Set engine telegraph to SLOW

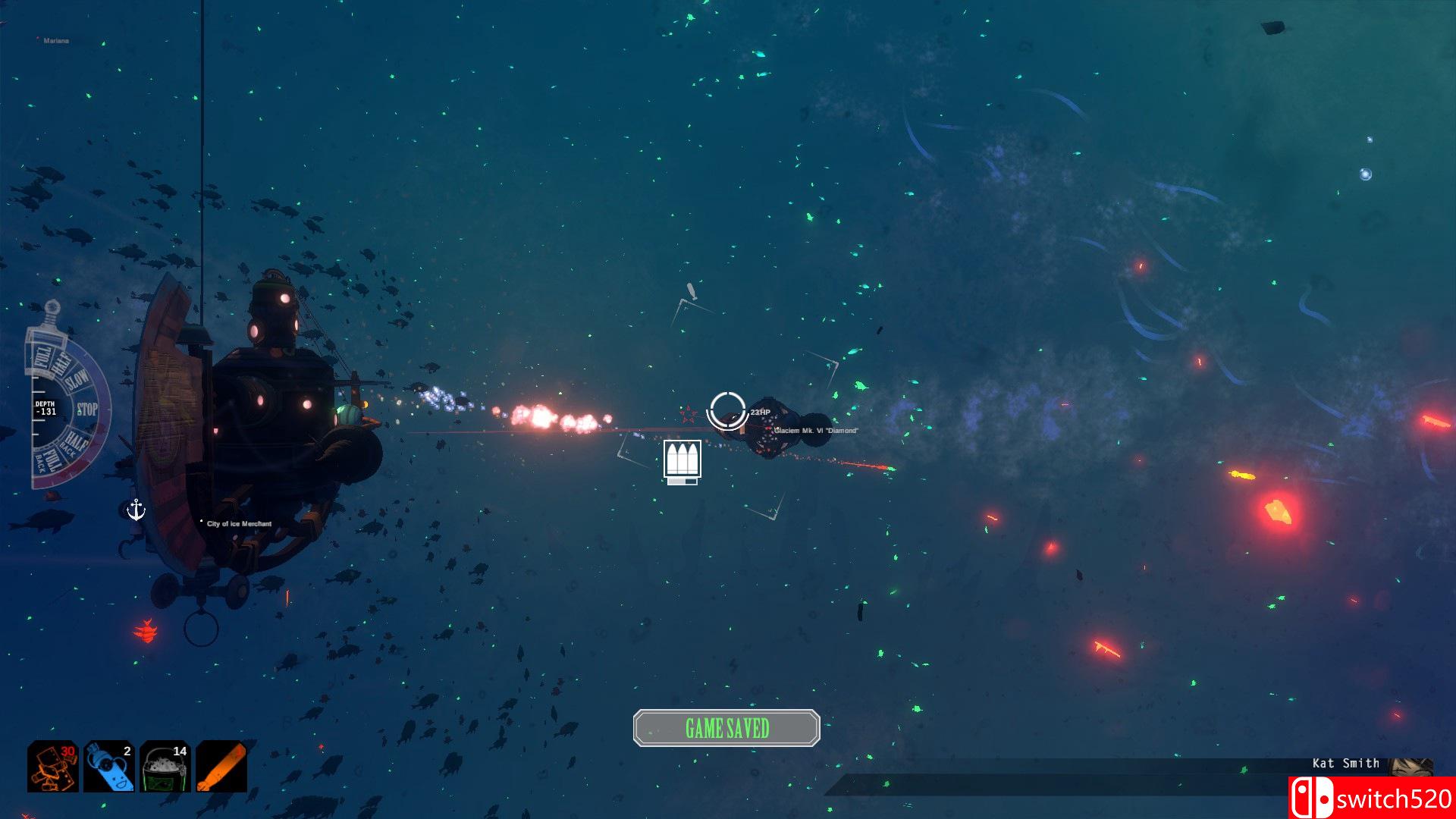tap(78, 381)
